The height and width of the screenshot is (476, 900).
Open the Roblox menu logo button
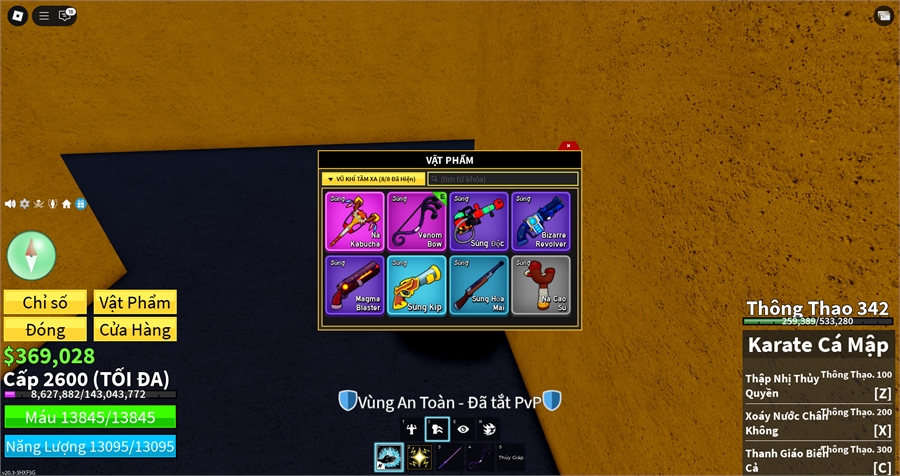click(16, 15)
